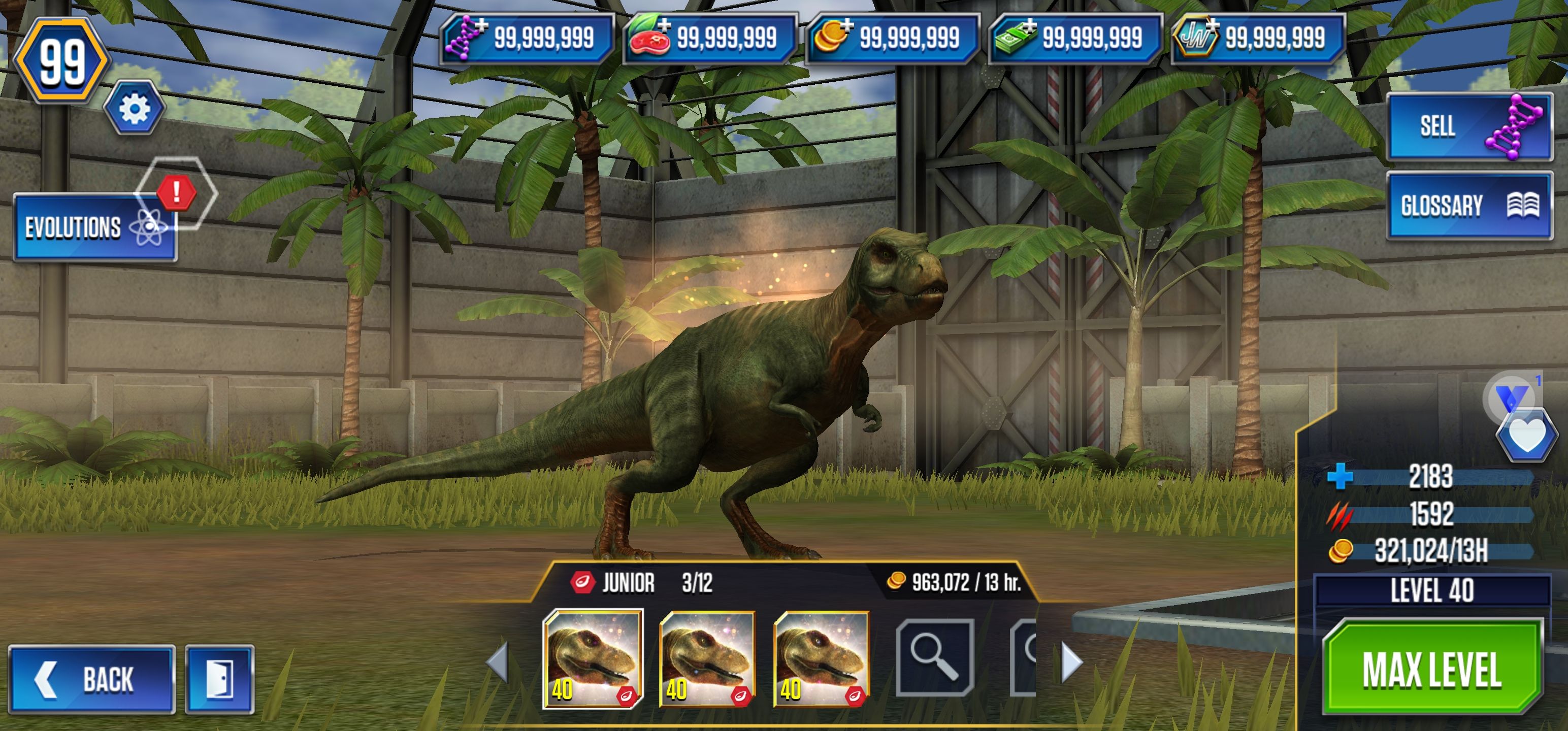Click the exit door icon button
The height and width of the screenshot is (731, 1568).
pos(220,679)
